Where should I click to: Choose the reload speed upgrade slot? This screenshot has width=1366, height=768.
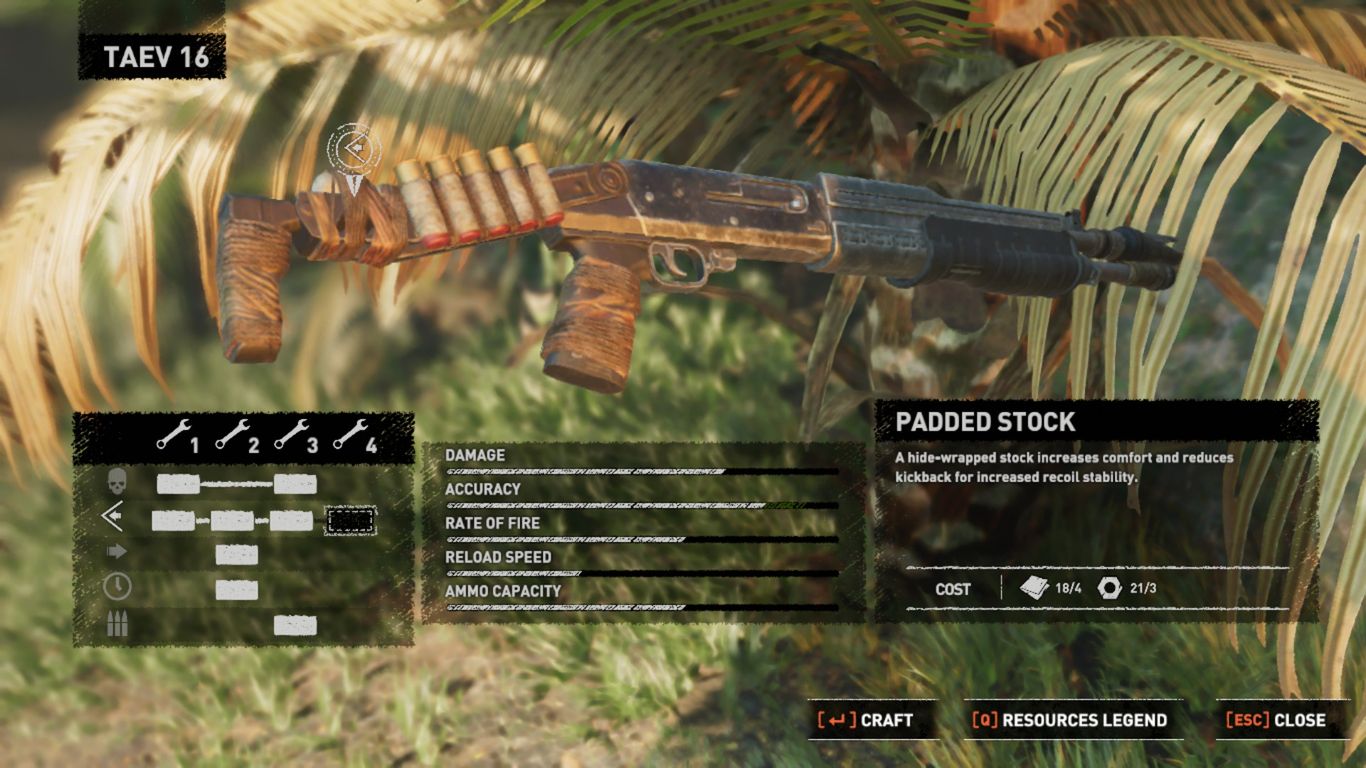[237, 590]
